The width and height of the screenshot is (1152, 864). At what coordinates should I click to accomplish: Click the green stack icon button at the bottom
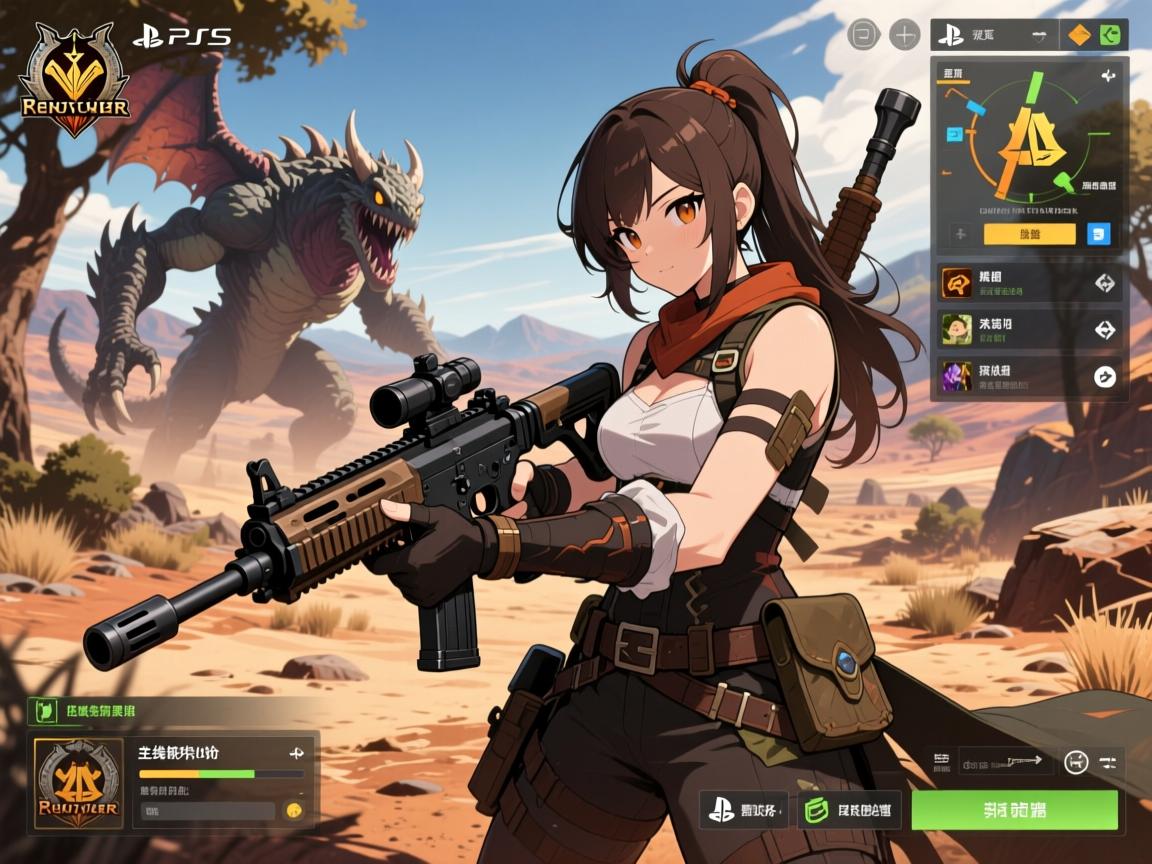pyautogui.click(x=849, y=809)
